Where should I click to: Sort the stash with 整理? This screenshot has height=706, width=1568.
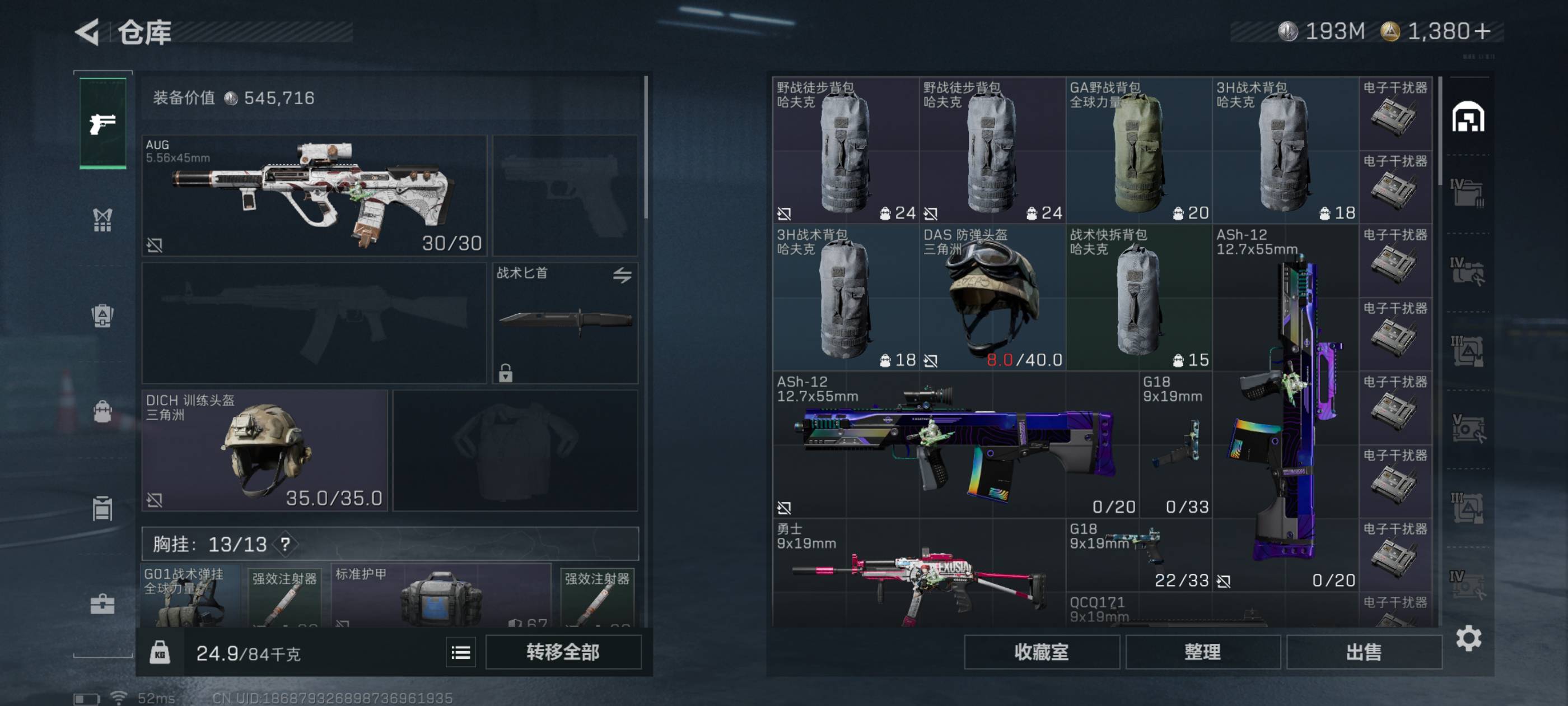click(x=1202, y=652)
